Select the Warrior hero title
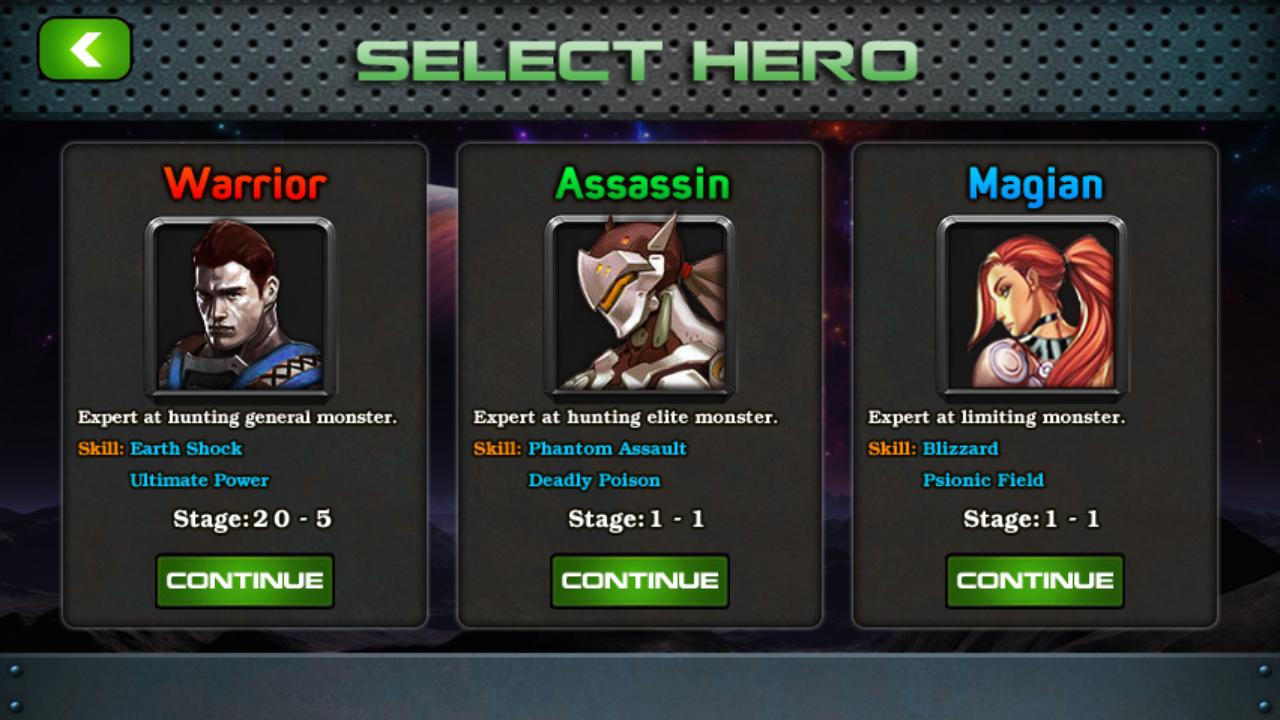Viewport: 1280px width, 720px height. pos(244,183)
